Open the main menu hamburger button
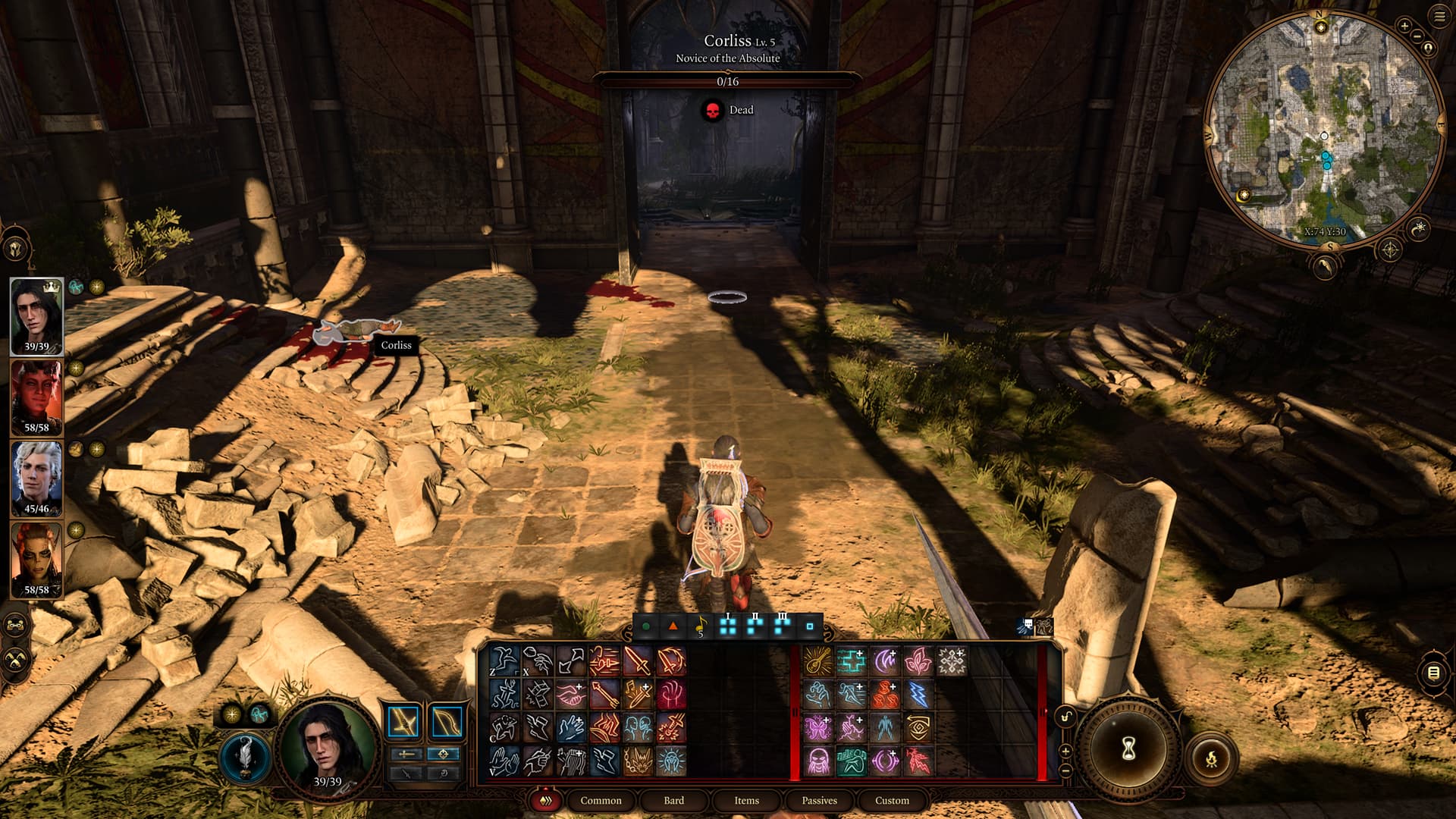1456x819 pixels. coord(1439,17)
